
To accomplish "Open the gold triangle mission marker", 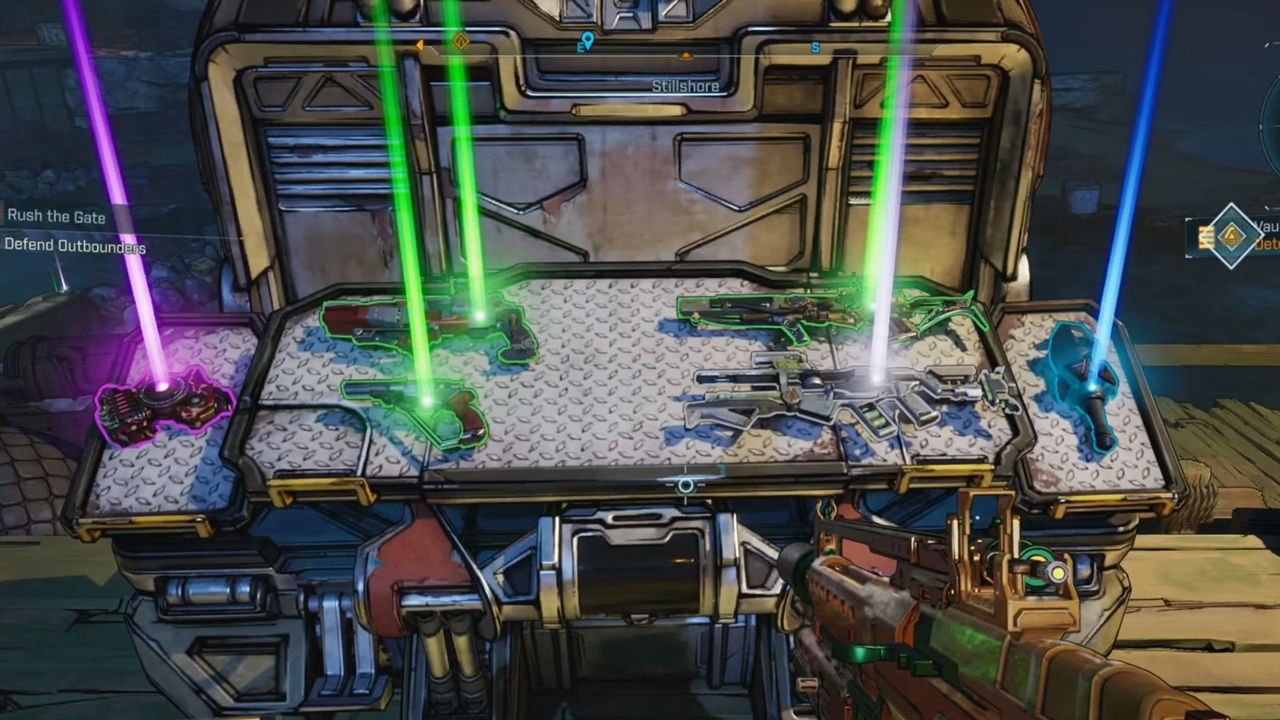I will point(1231,236).
